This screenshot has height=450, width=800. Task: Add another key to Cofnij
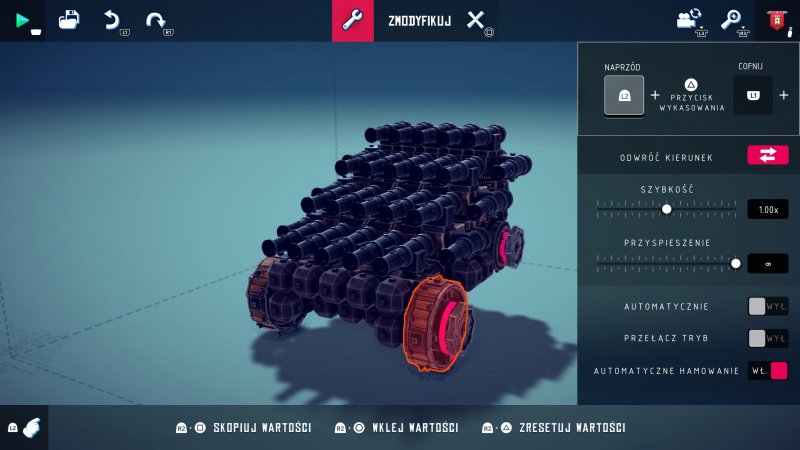[x=783, y=96]
